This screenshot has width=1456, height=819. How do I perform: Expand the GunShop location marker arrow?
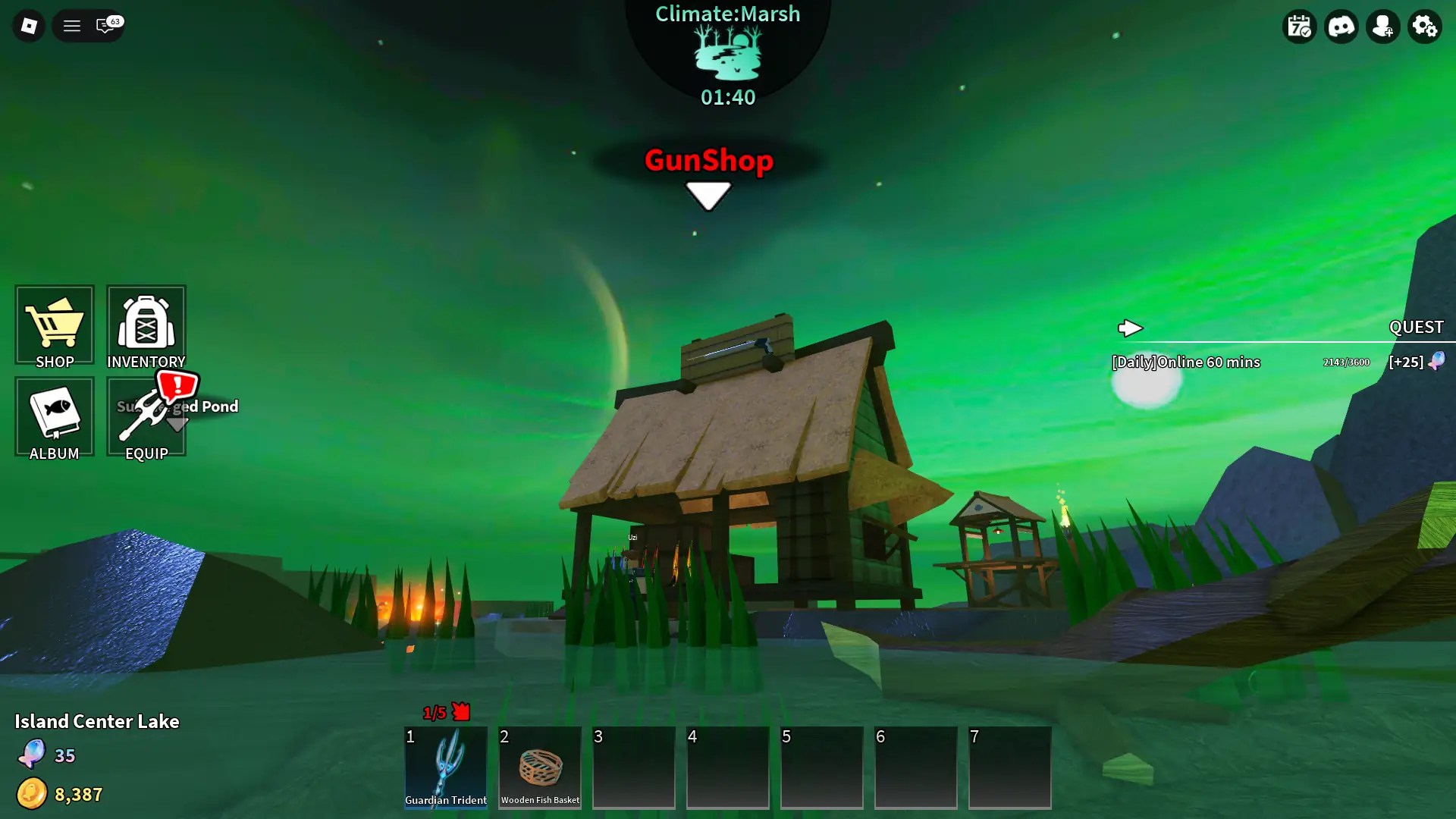tap(708, 195)
